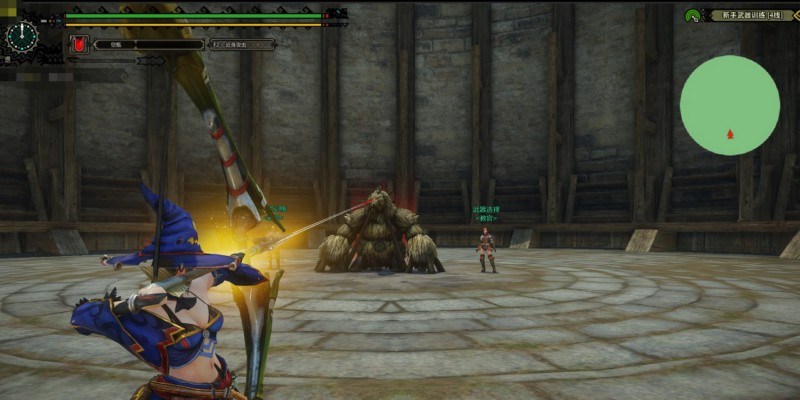
Task: Click the green signal icon beside location label
Action: click(x=692, y=15)
